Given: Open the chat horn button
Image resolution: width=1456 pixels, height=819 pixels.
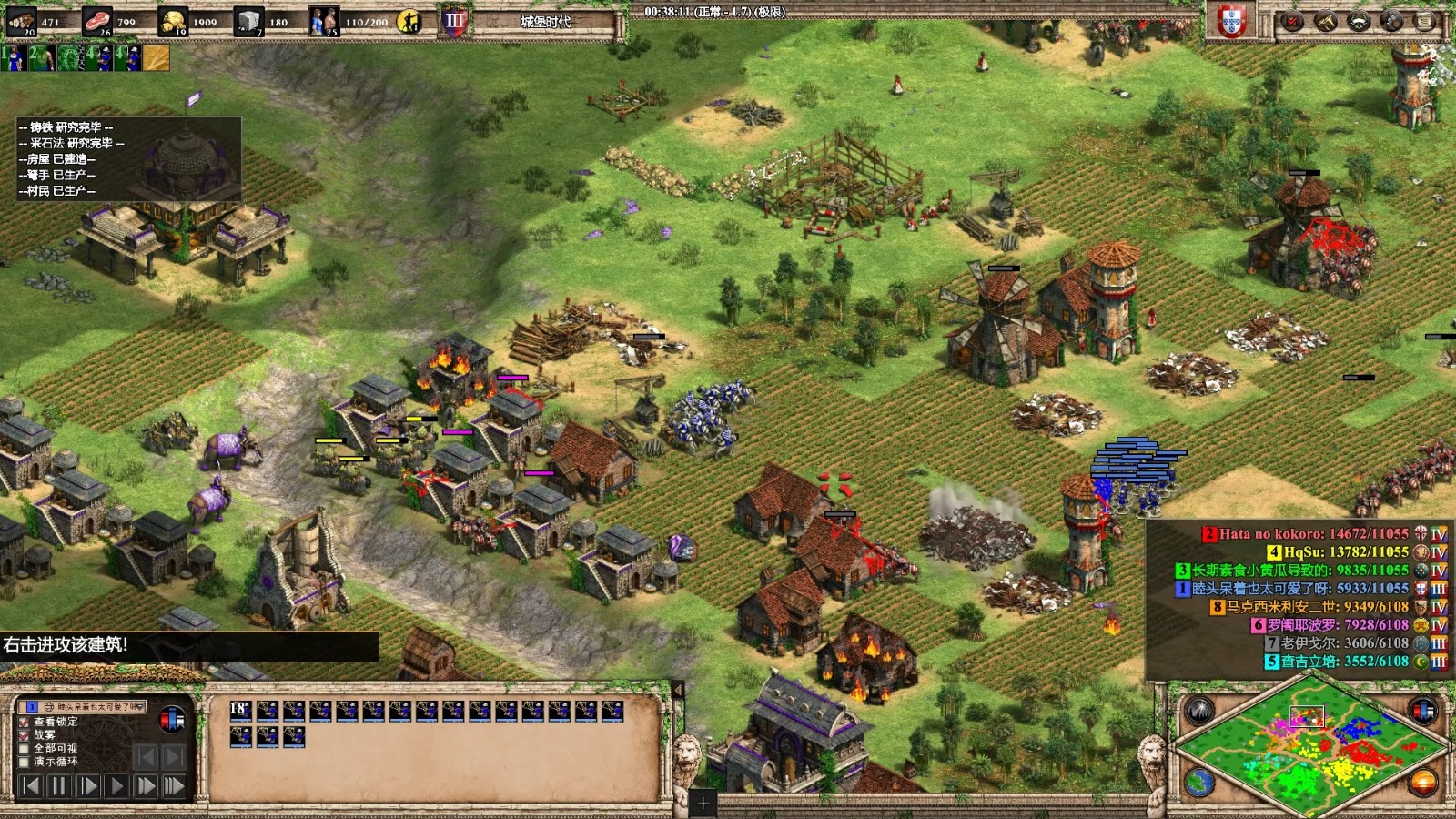Looking at the screenshot, I should (1325, 22).
